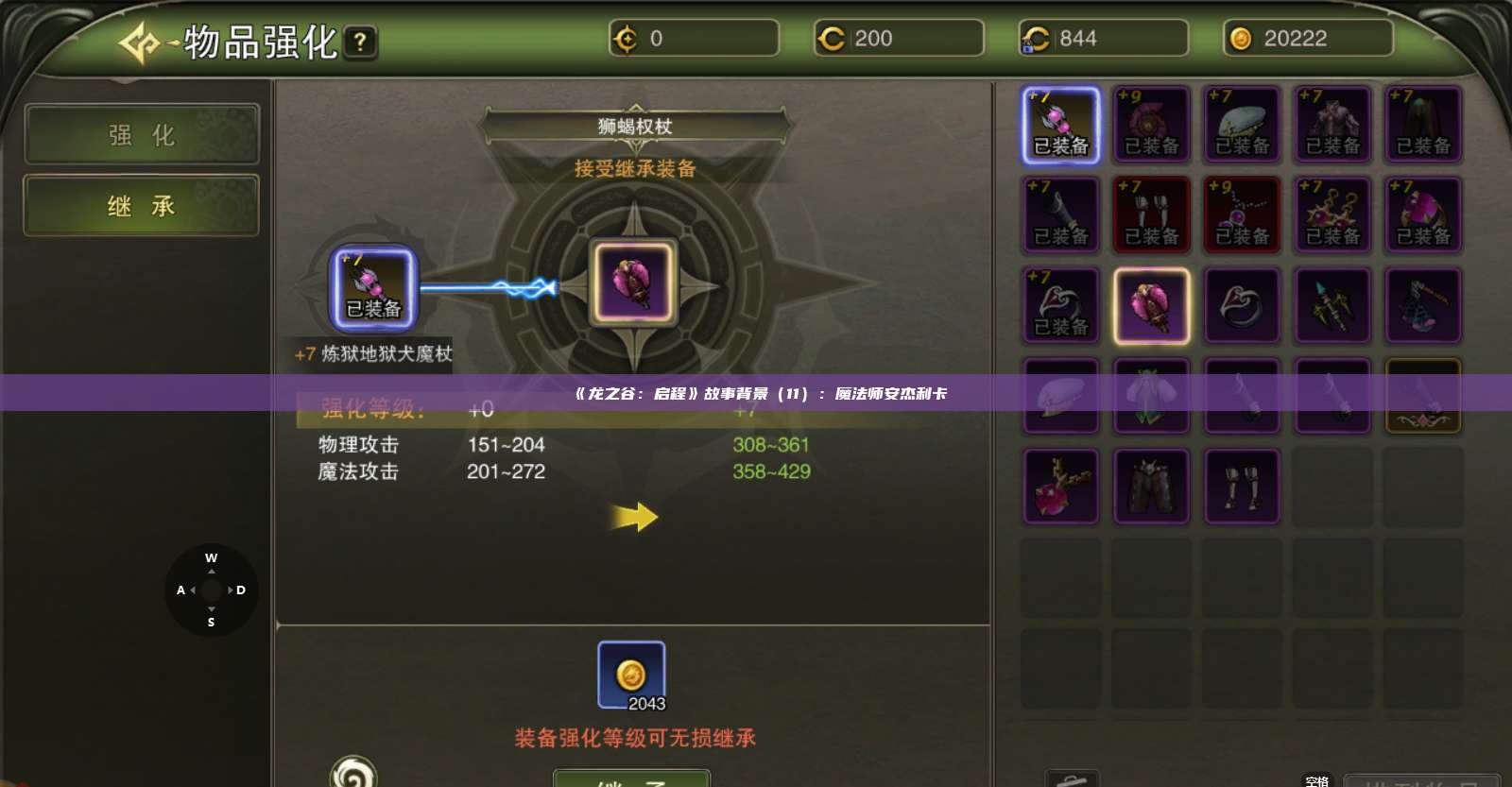Select the equipped +7 炼狱地狱犬魔杖 slot
This screenshot has height=787, width=1512.
point(372,288)
